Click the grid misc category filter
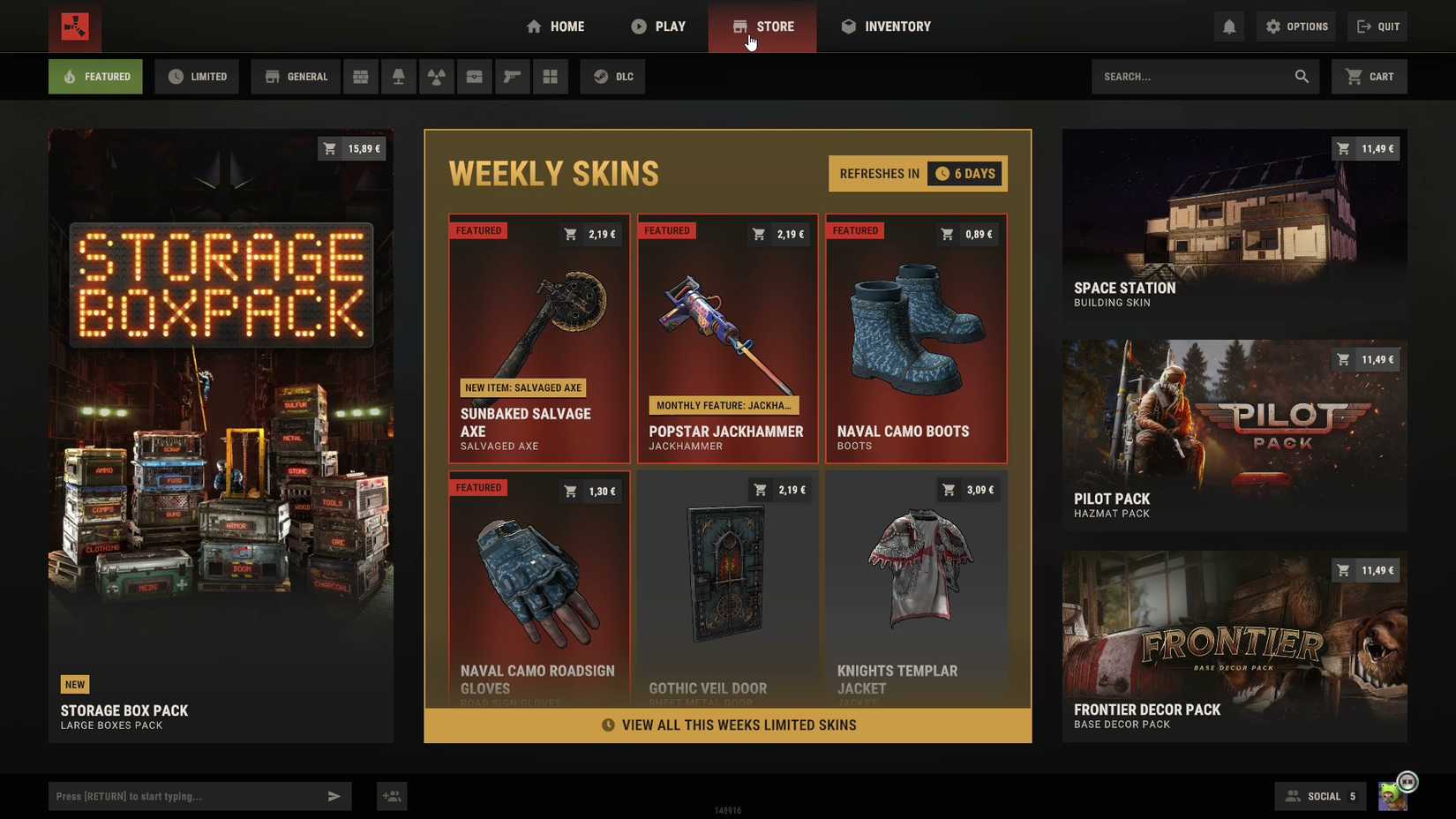The image size is (1456, 819). (550, 76)
